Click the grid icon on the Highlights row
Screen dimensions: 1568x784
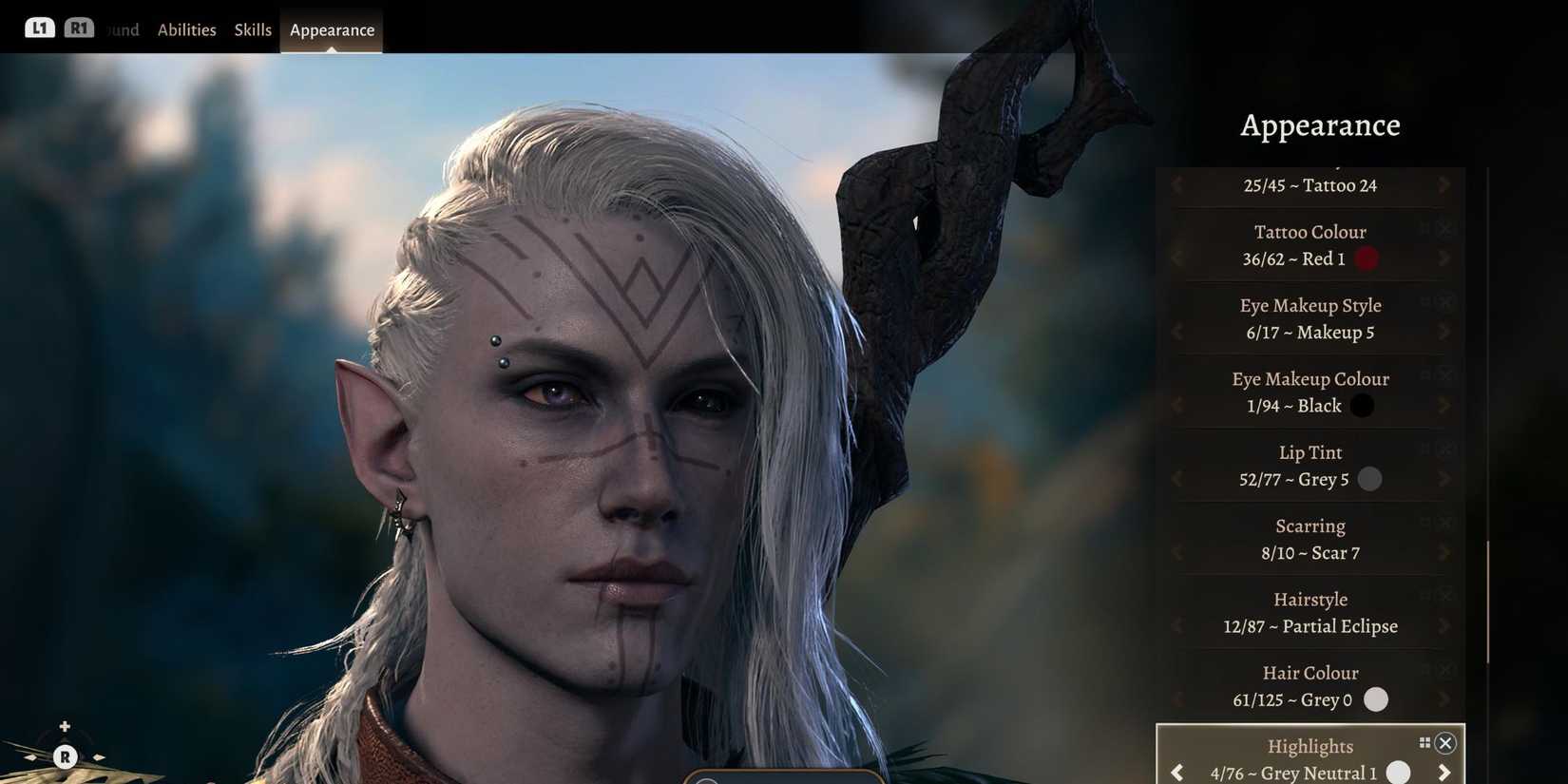click(1425, 741)
